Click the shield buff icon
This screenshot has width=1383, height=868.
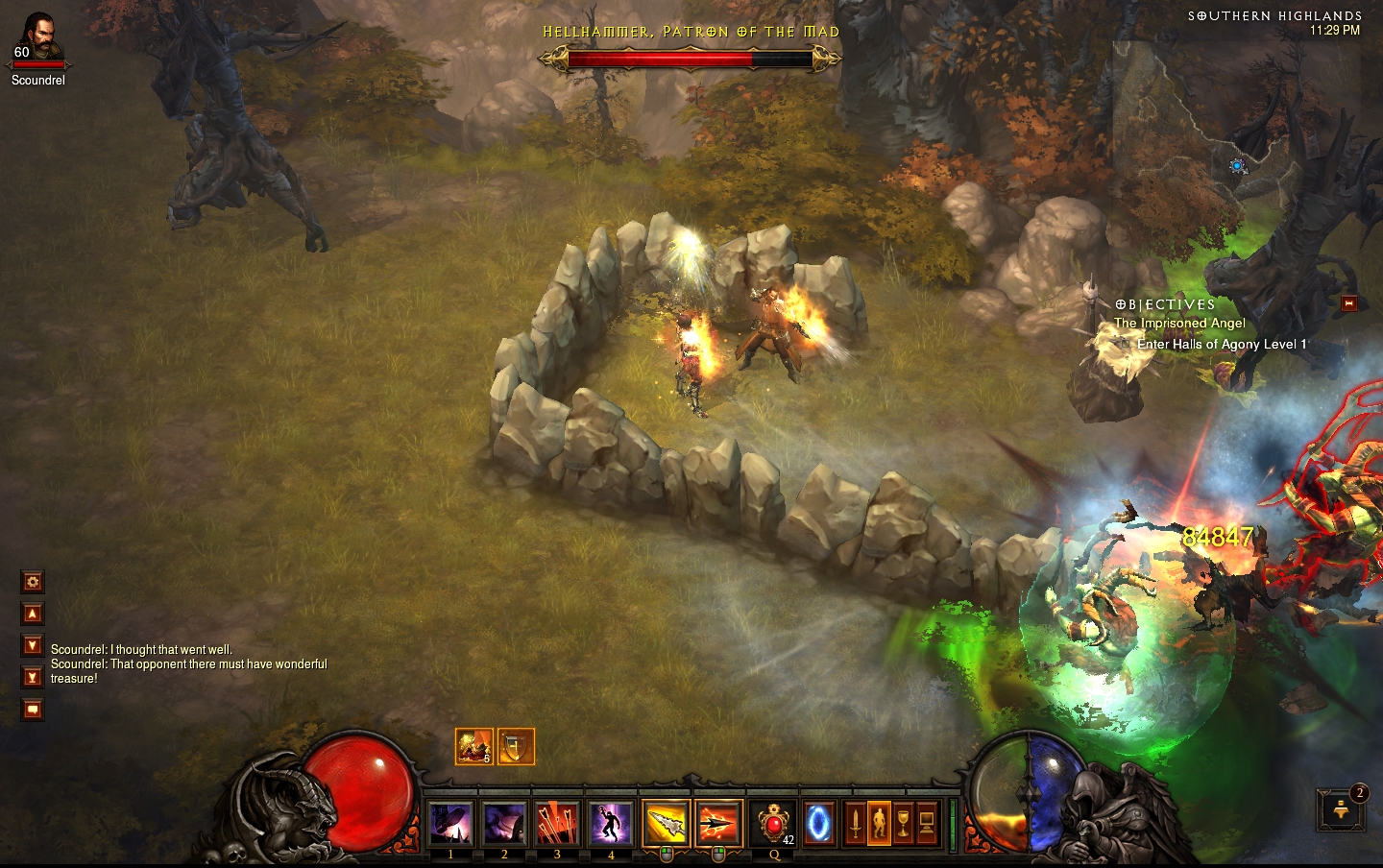pos(516,746)
